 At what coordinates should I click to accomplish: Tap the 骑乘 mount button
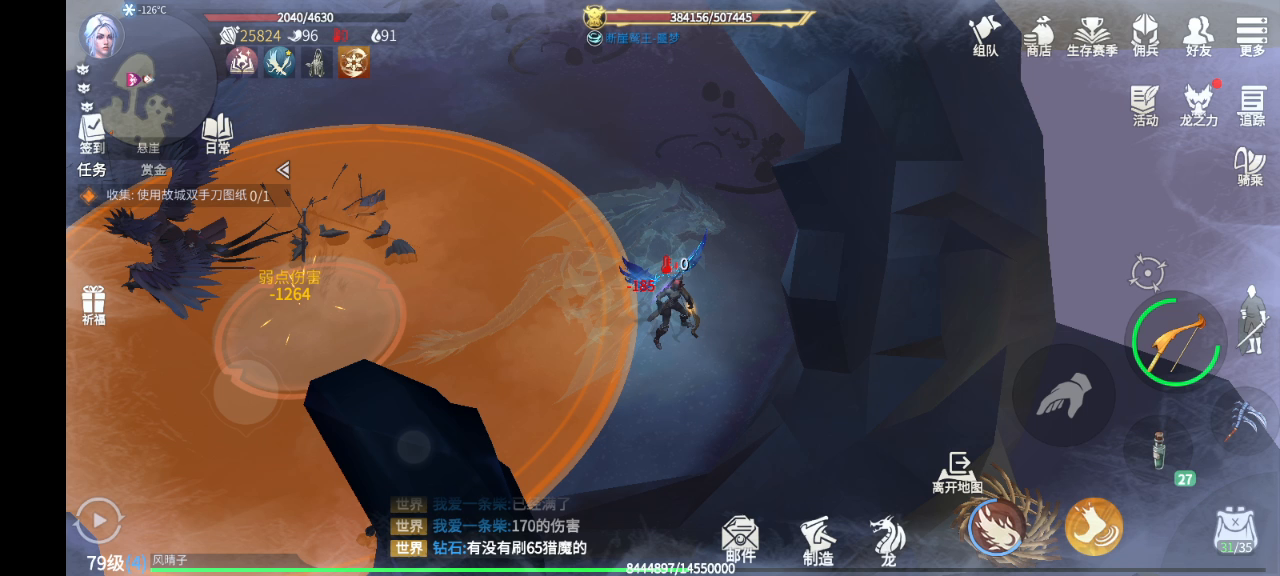pos(1250,167)
